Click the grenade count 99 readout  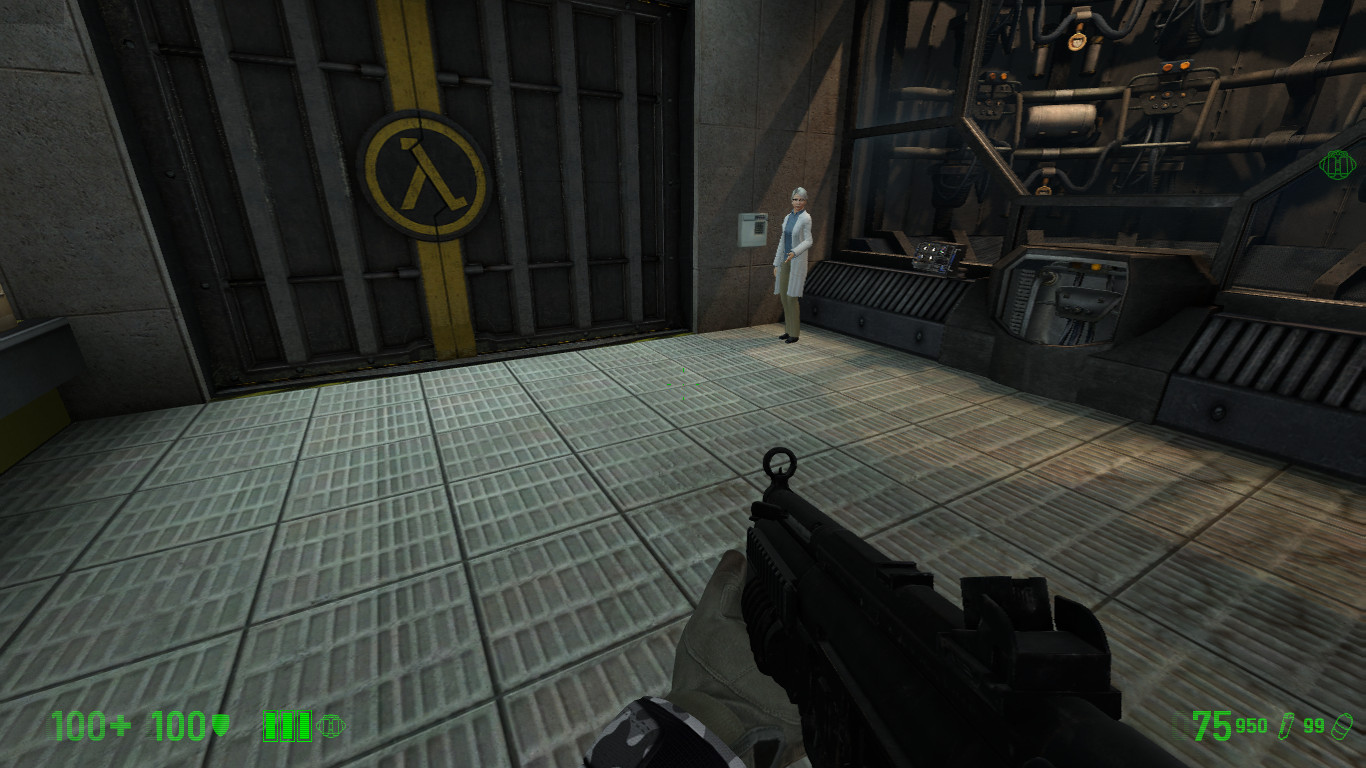1313,725
